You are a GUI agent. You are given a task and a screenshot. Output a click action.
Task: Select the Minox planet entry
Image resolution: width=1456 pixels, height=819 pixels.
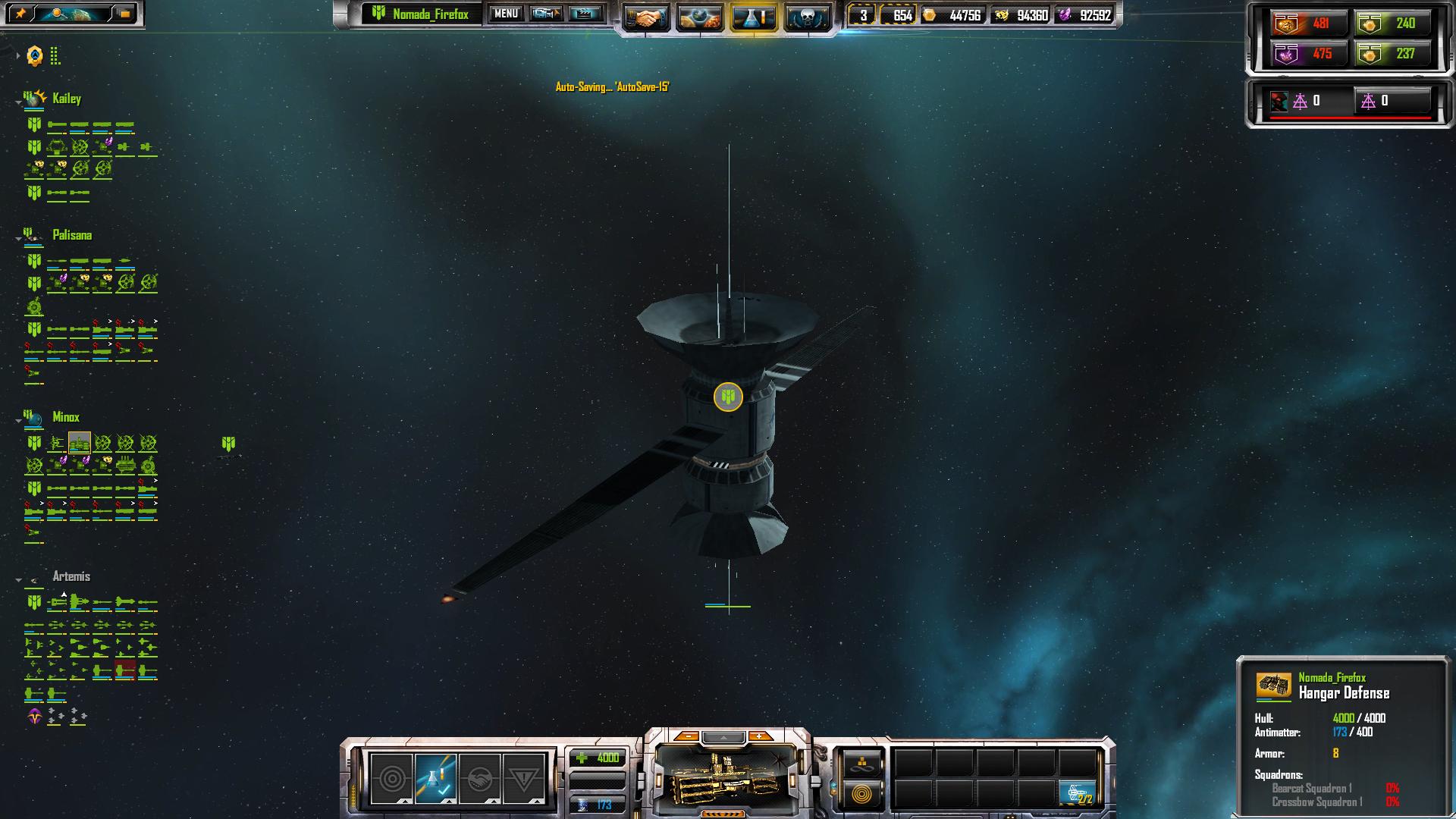66,417
